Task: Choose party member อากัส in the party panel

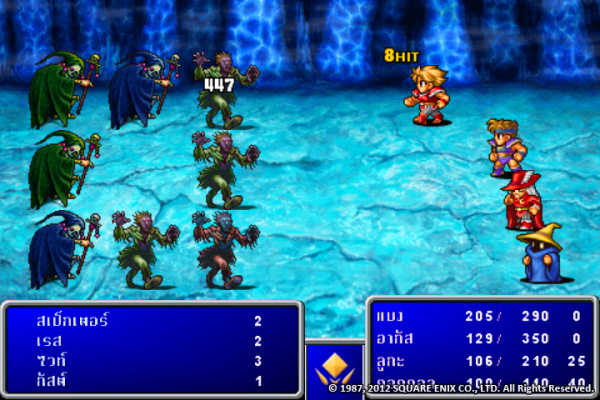Action: coord(480,340)
